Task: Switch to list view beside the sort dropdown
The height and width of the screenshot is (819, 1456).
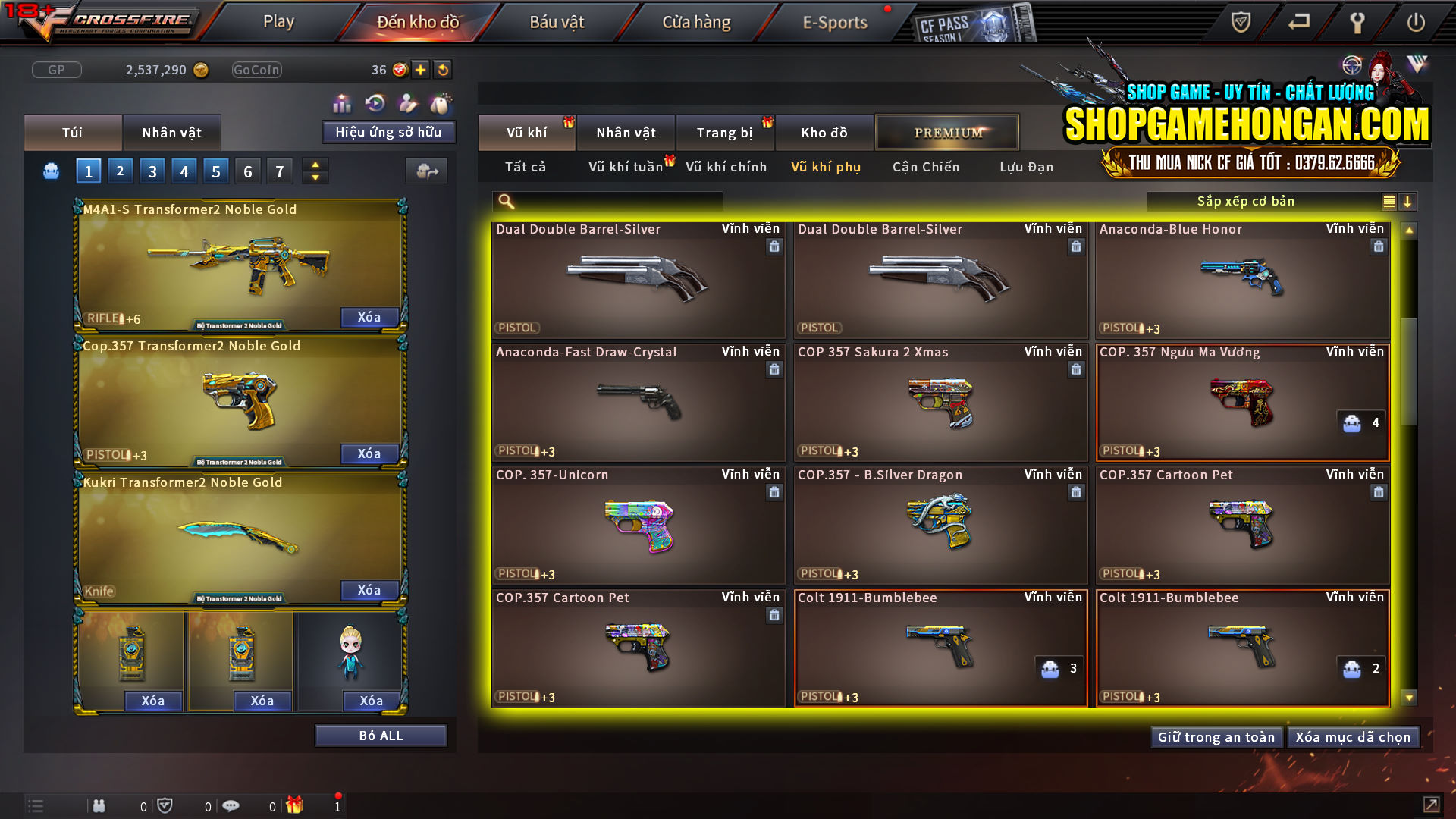Action: tap(1388, 202)
